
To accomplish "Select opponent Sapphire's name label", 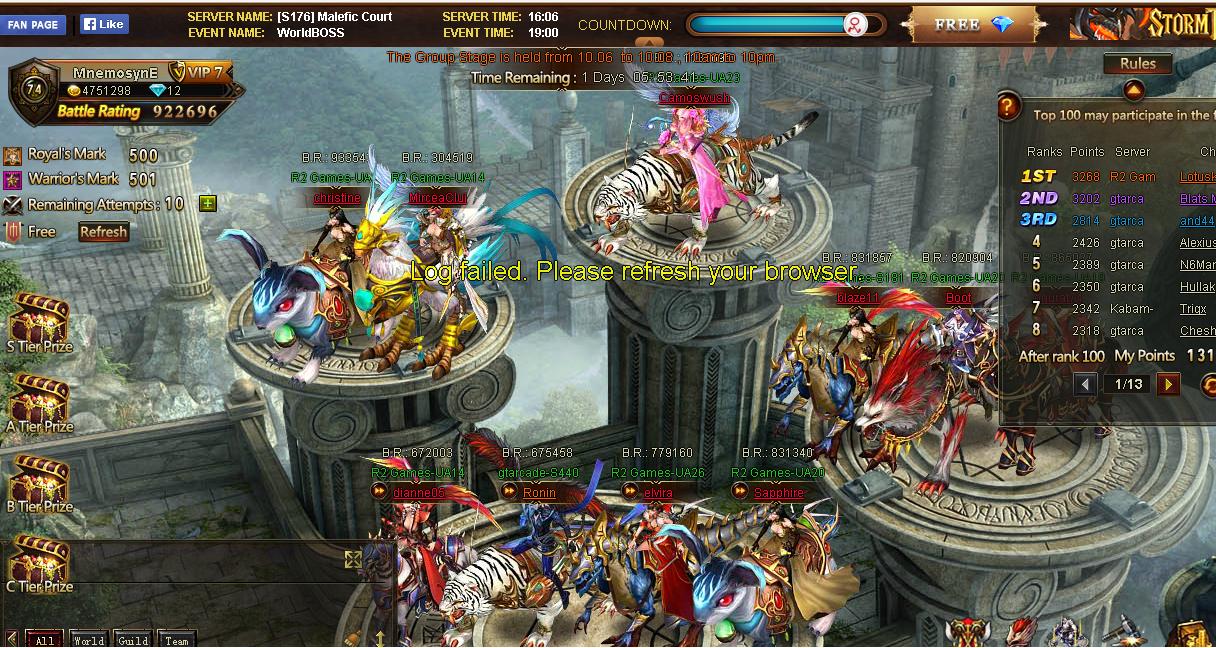I will tap(778, 493).
